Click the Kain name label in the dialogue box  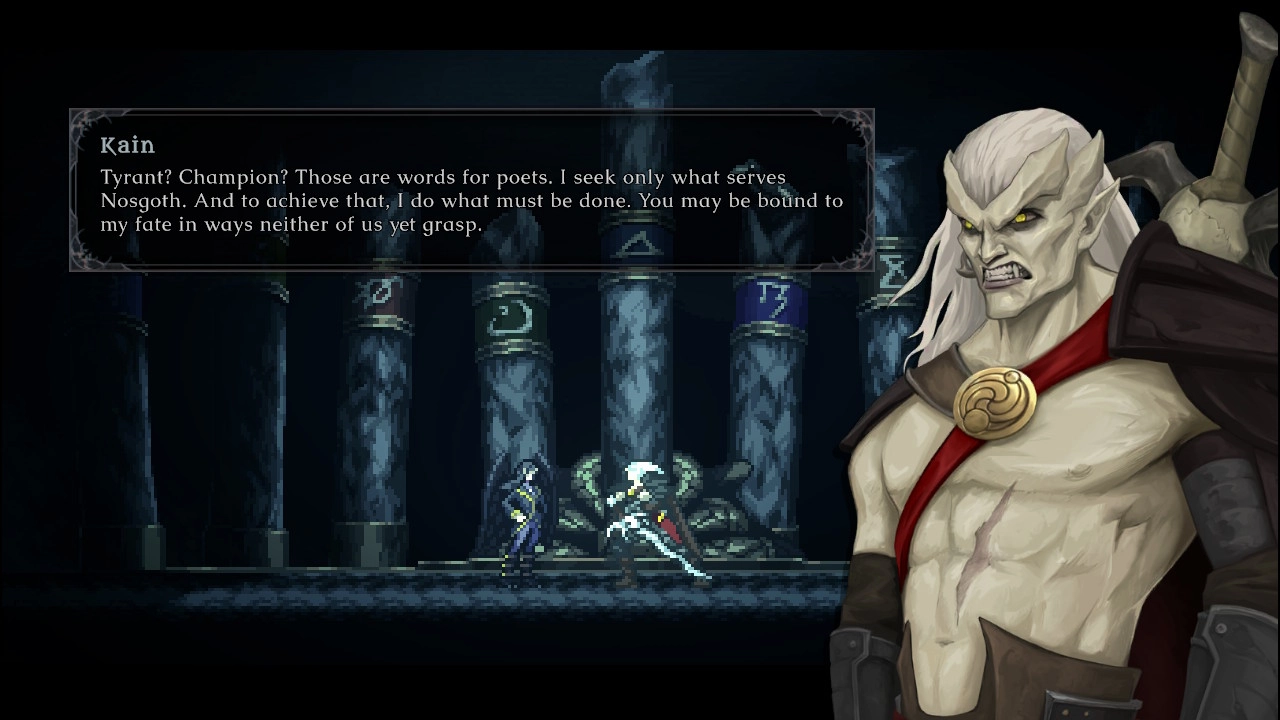pyautogui.click(x=126, y=145)
